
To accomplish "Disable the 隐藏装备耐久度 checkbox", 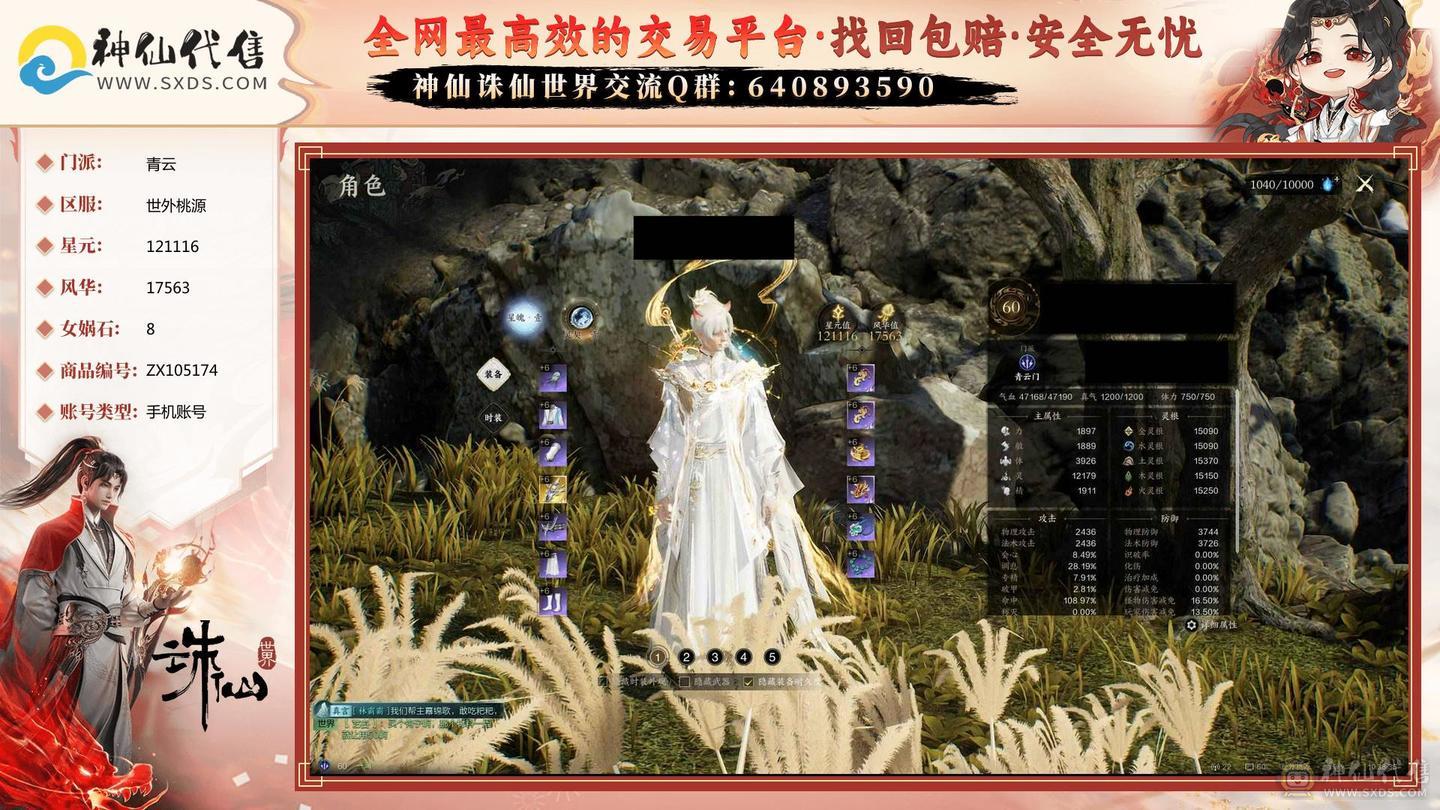I will tap(746, 681).
